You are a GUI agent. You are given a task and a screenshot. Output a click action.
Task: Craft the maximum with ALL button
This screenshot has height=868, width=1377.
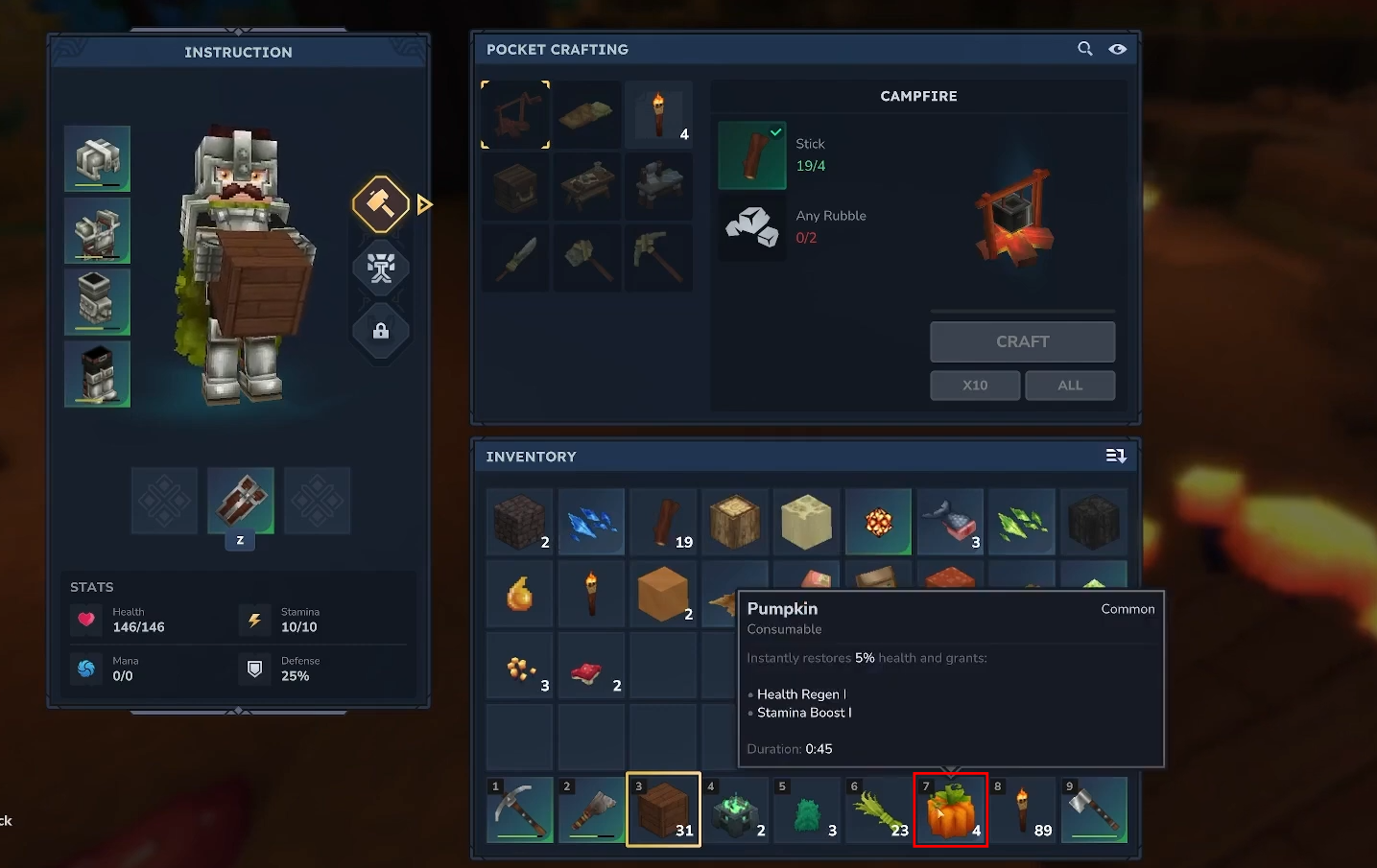(1069, 385)
